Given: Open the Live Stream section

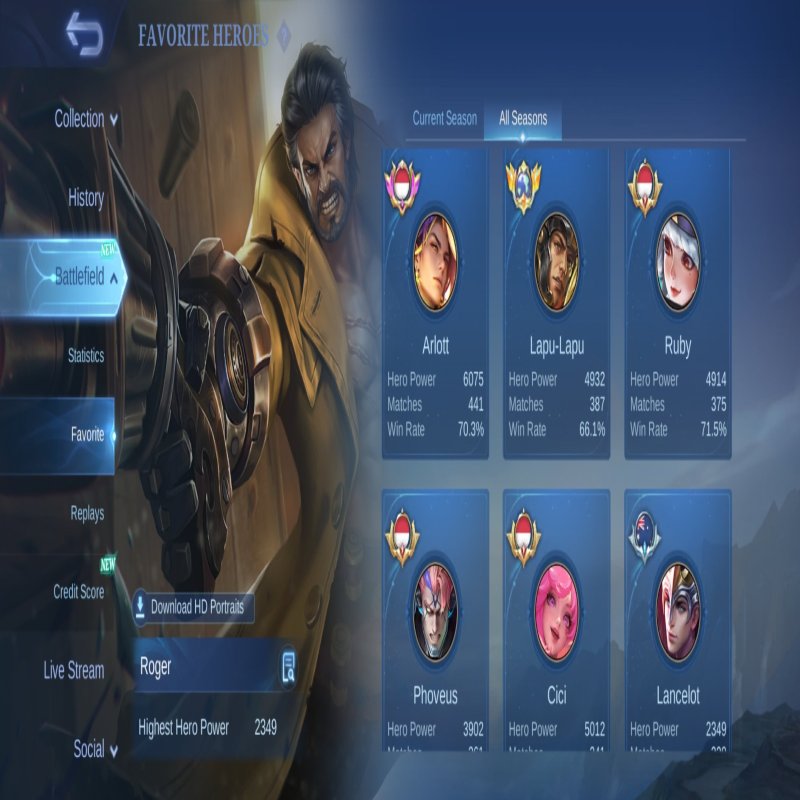Looking at the screenshot, I should (x=74, y=671).
